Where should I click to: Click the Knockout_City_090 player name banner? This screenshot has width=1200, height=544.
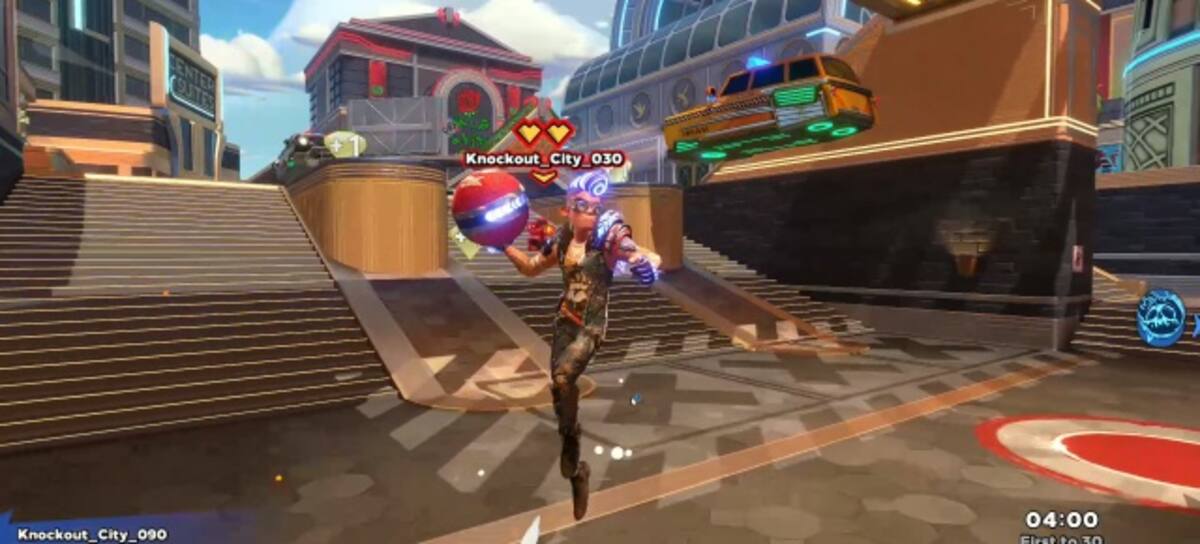(x=92, y=535)
